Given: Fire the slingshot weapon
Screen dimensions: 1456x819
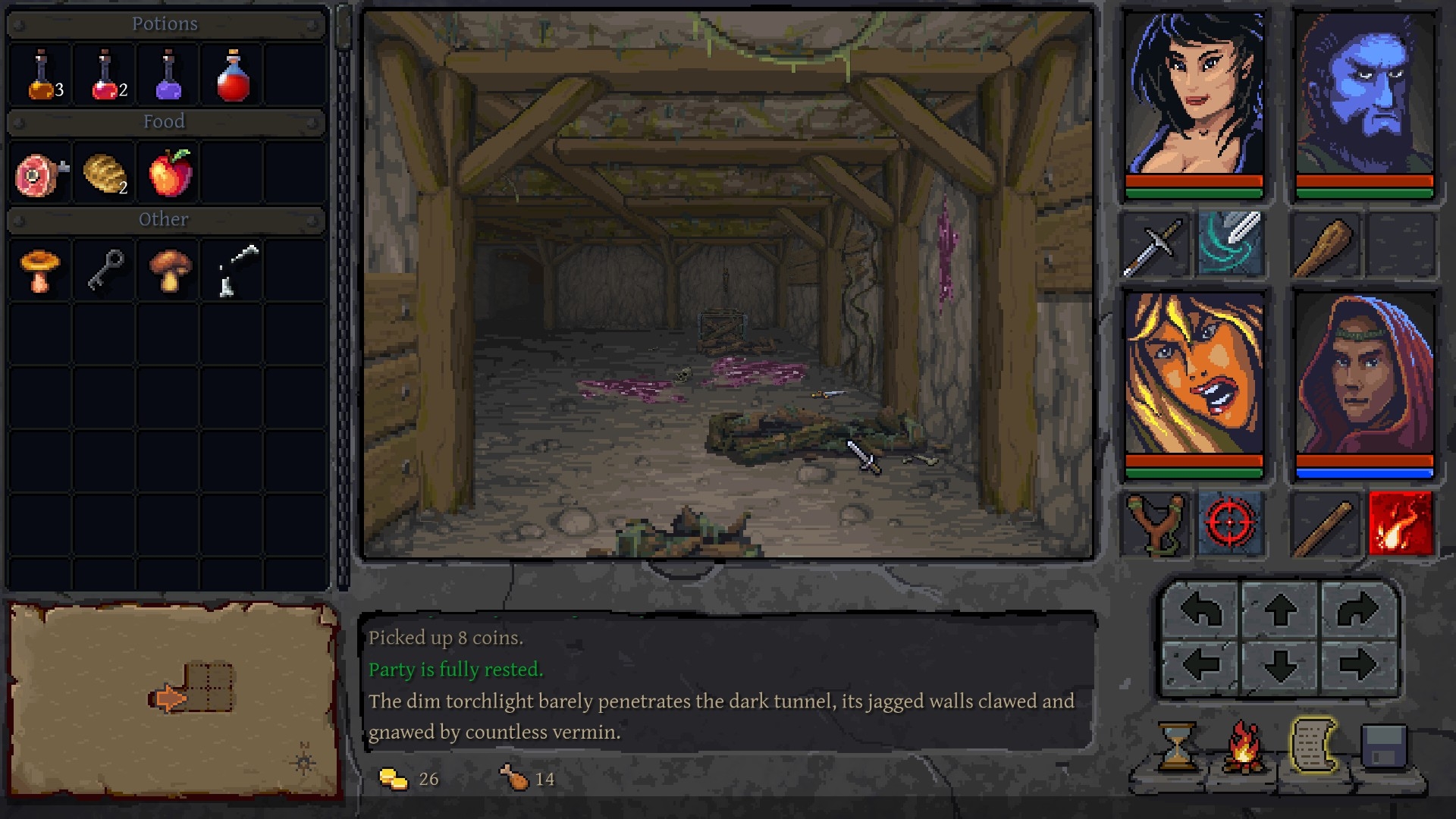Looking at the screenshot, I should [x=1154, y=523].
